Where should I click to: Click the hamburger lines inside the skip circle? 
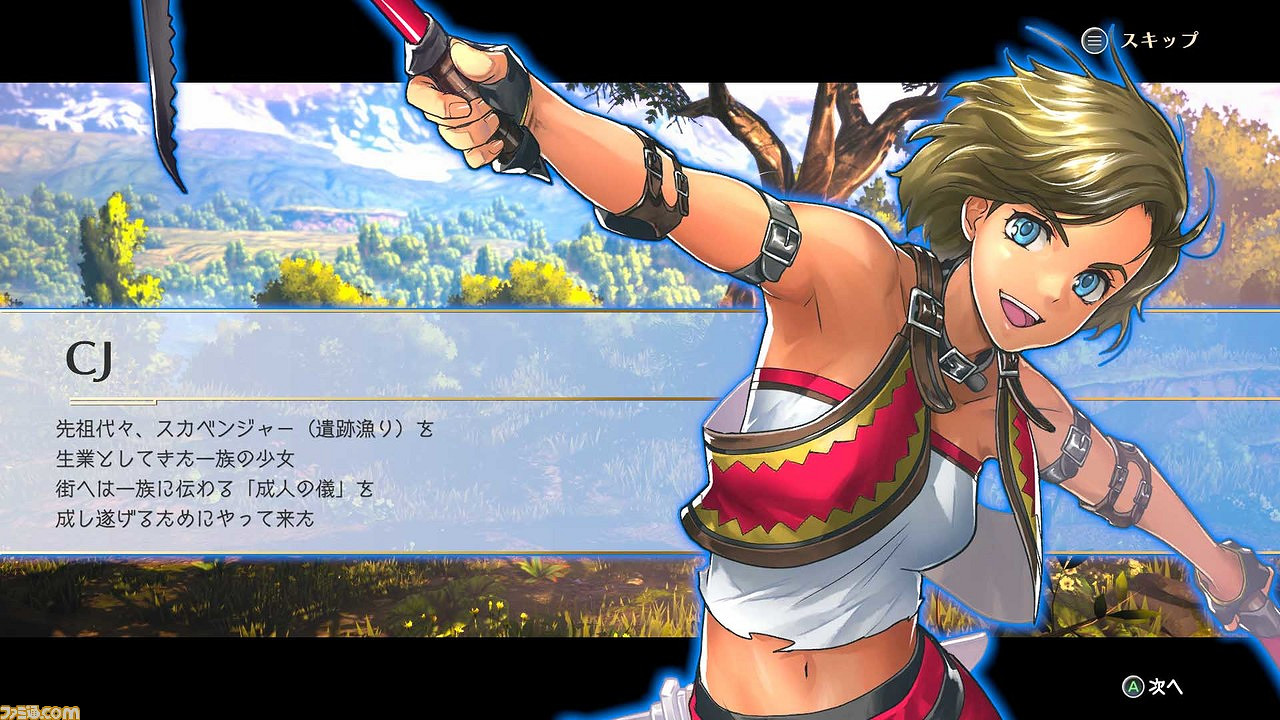click(1094, 42)
